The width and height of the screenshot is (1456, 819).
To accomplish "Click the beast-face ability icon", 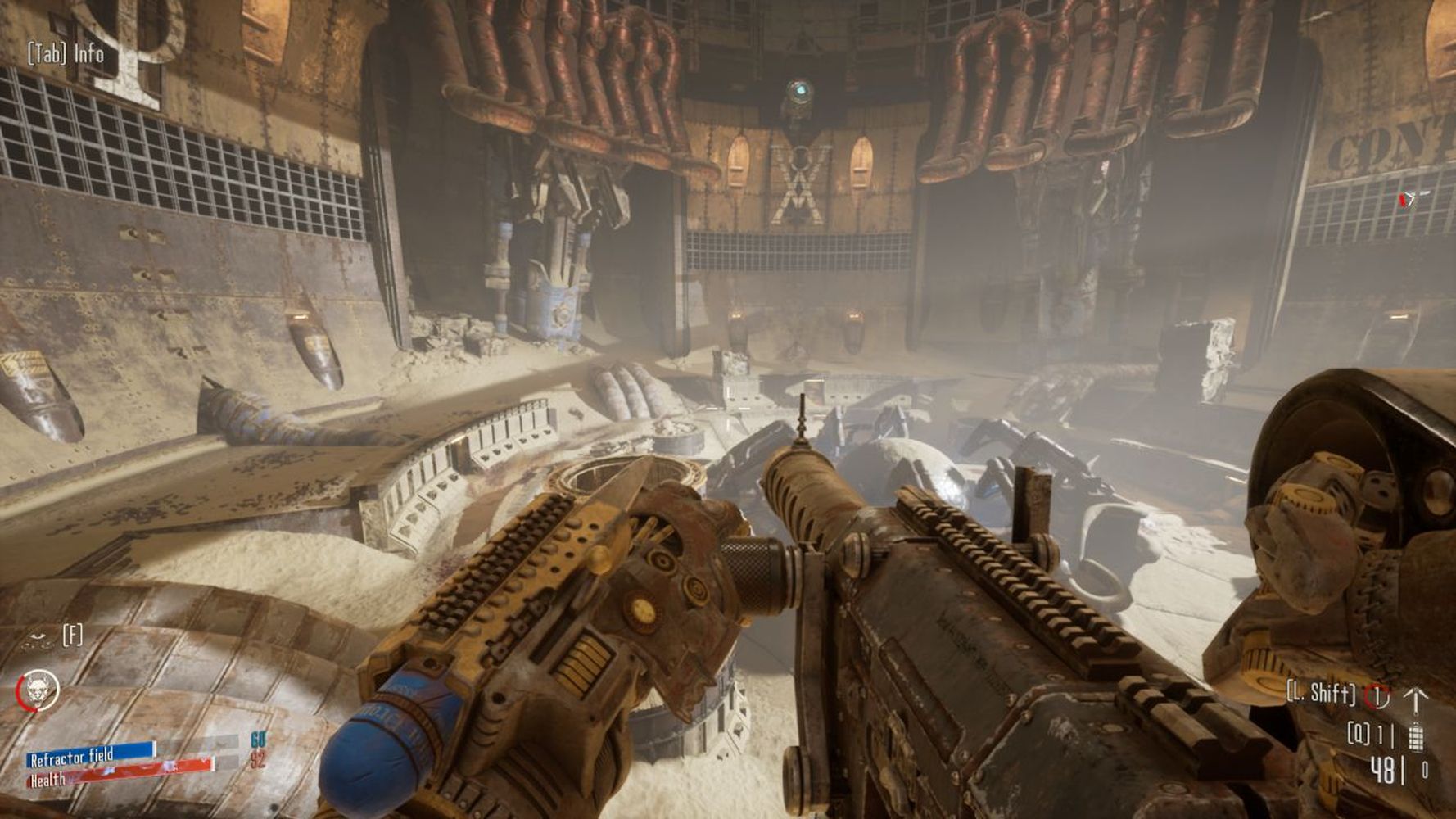I will pos(38,690).
